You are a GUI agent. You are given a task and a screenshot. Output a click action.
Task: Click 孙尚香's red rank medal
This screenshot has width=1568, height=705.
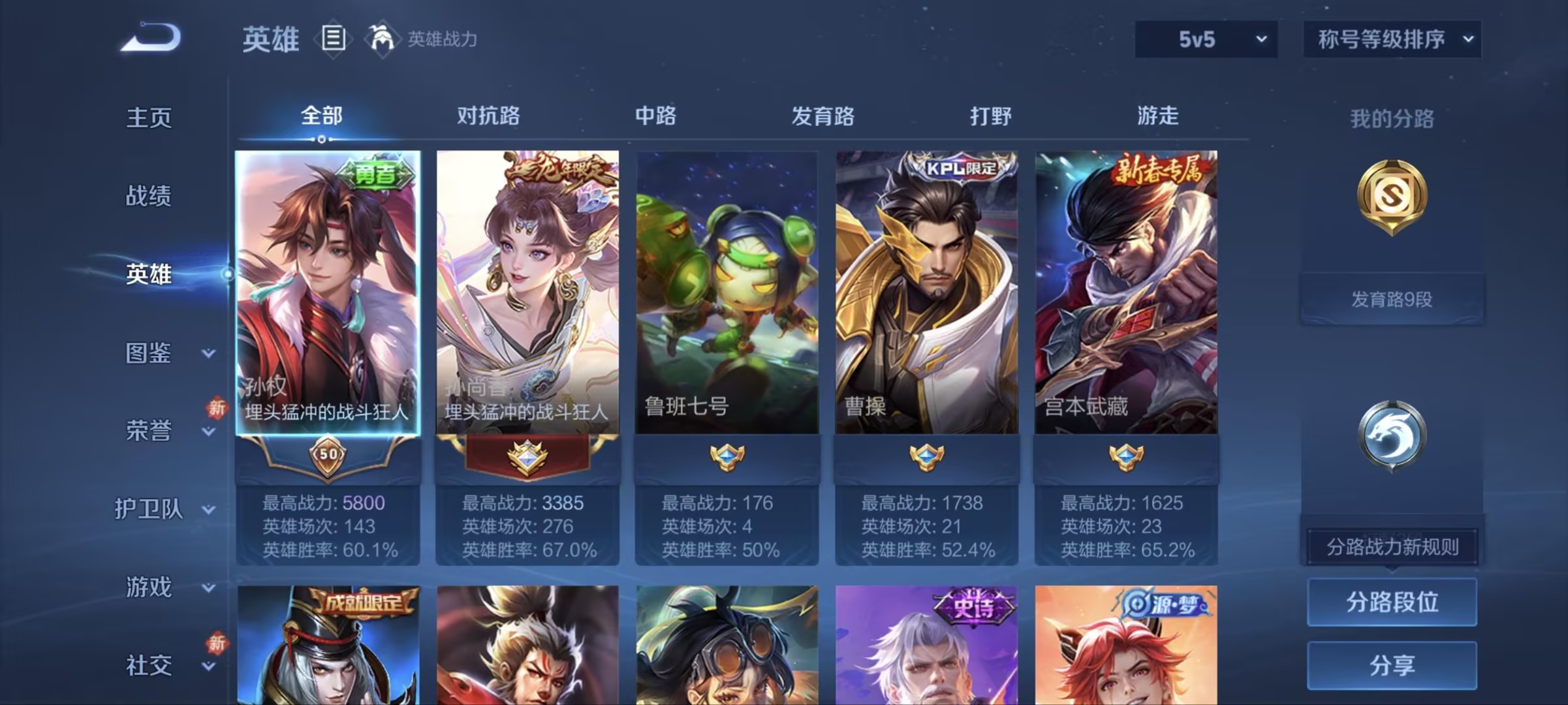pyautogui.click(x=527, y=455)
